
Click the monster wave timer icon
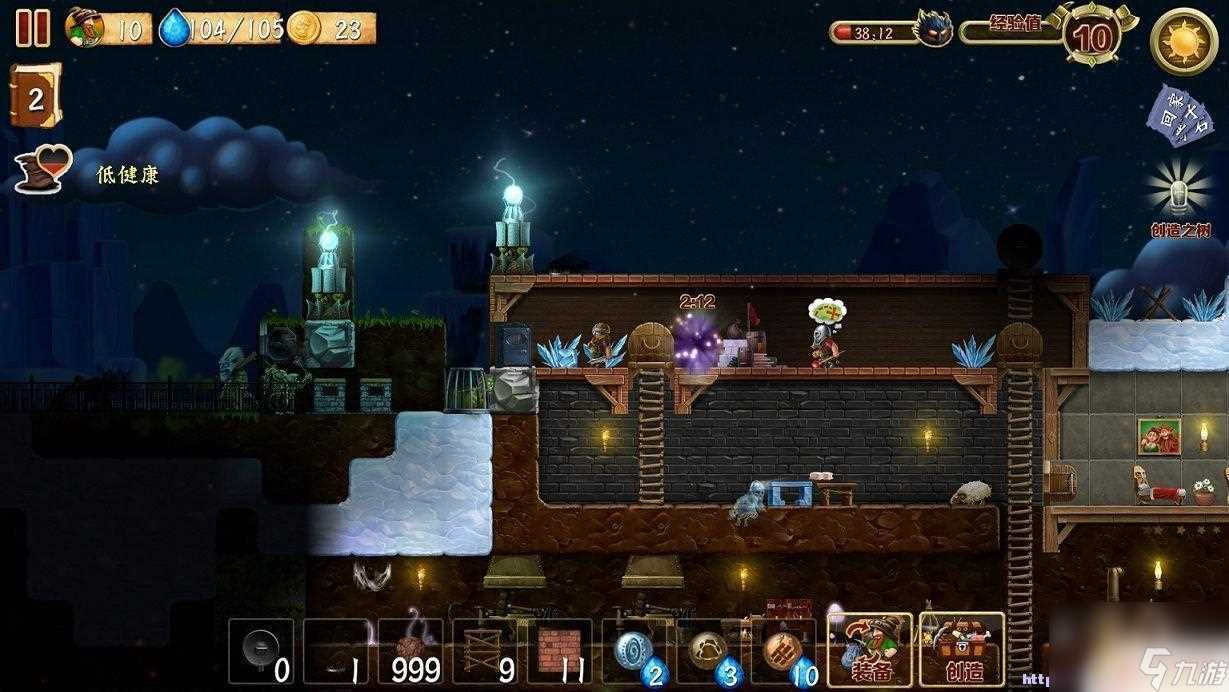pyautogui.click(x=935, y=29)
